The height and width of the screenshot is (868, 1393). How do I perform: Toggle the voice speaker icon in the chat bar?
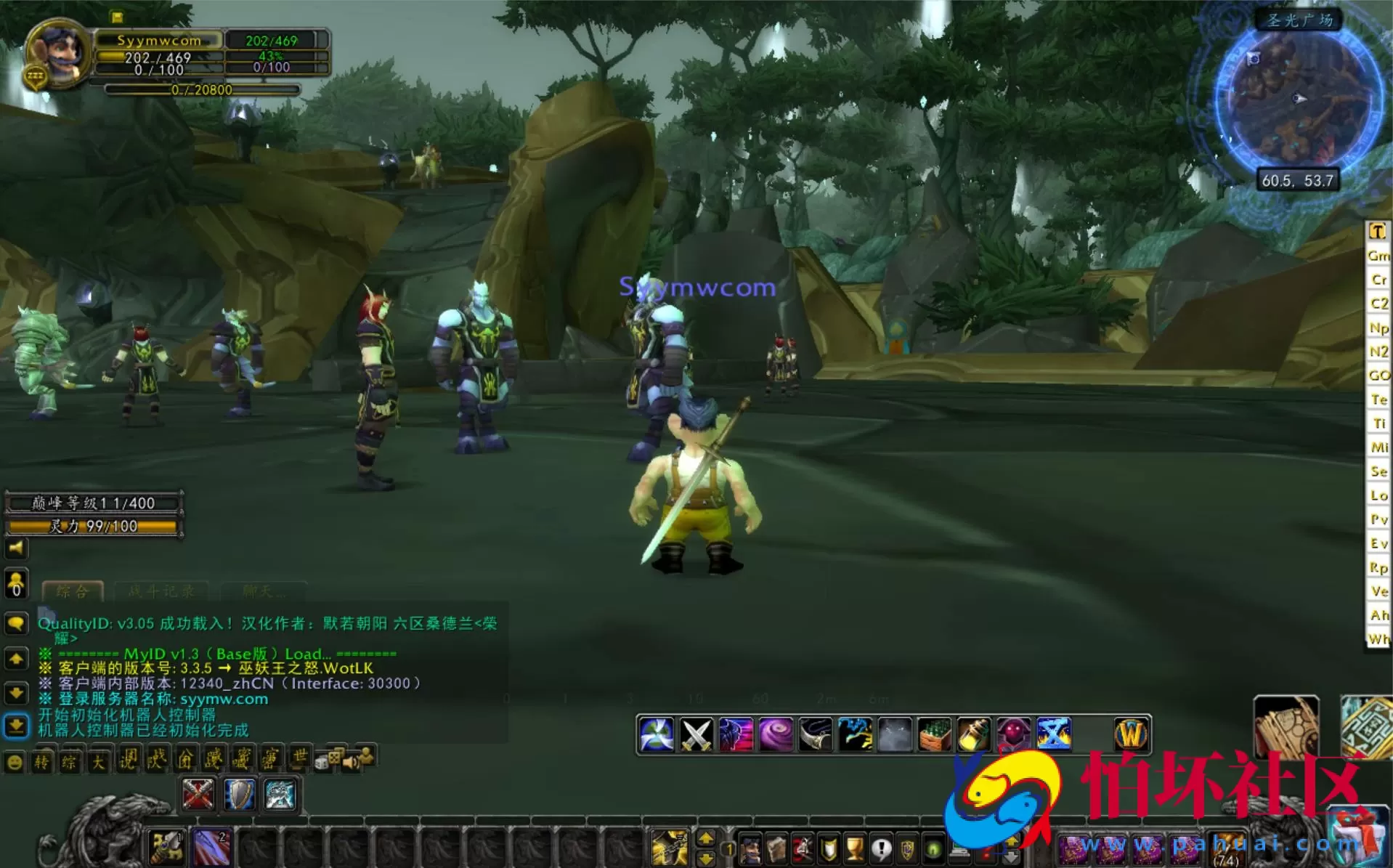click(x=352, y=761)
